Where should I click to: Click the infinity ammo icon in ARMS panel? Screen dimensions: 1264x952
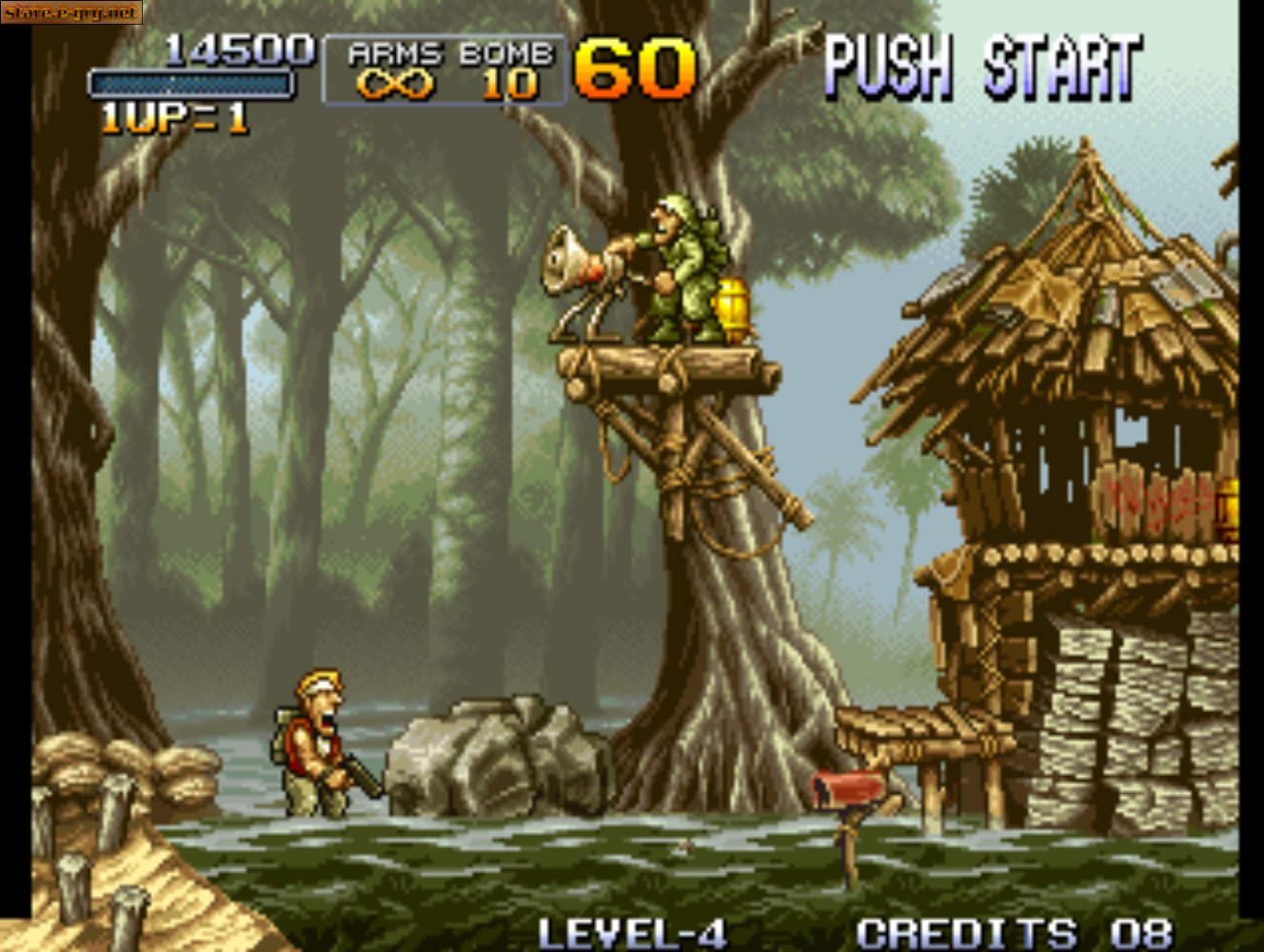tap(394, 86)
